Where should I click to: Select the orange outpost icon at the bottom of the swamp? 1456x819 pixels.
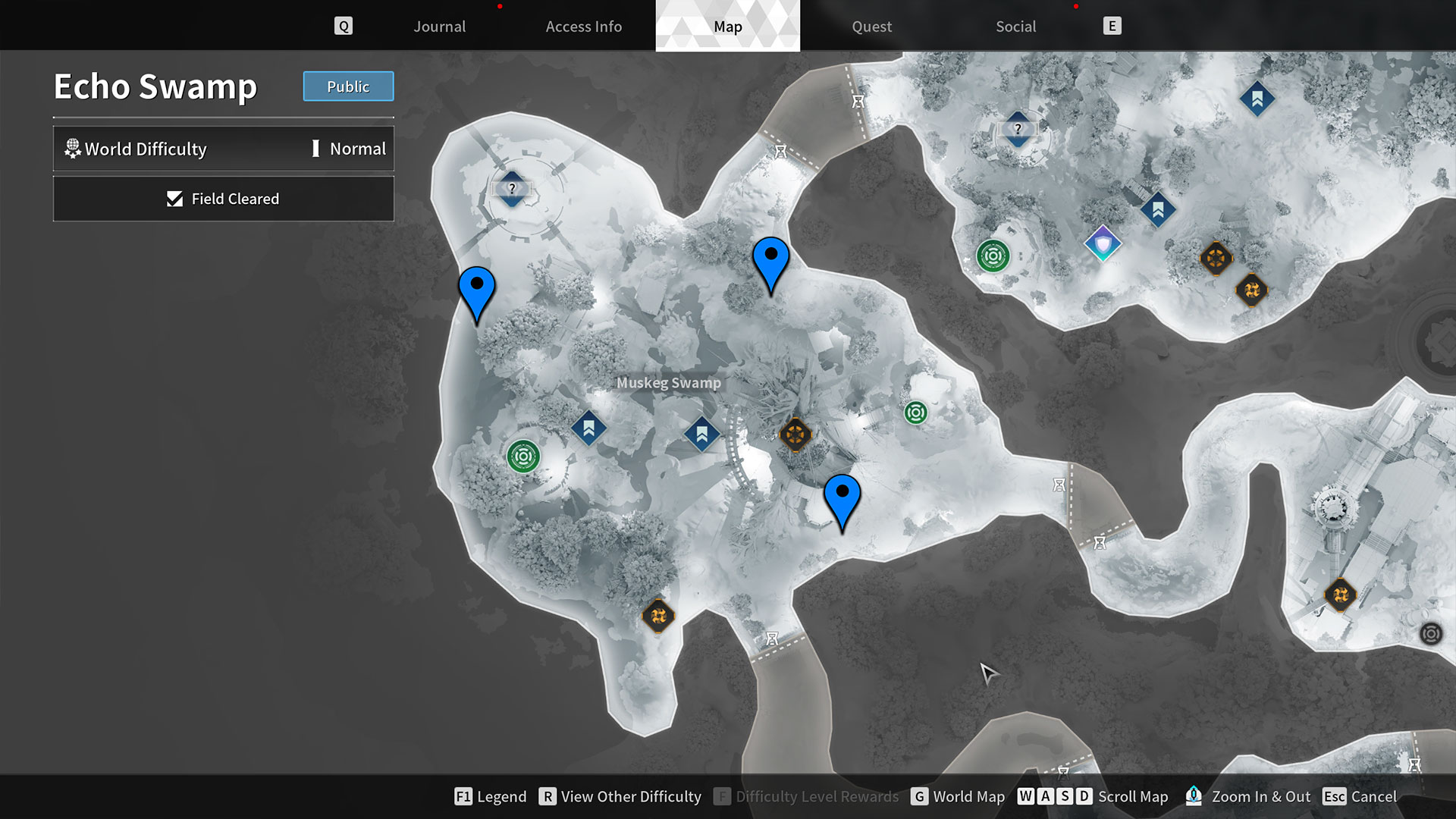point(657,617)
